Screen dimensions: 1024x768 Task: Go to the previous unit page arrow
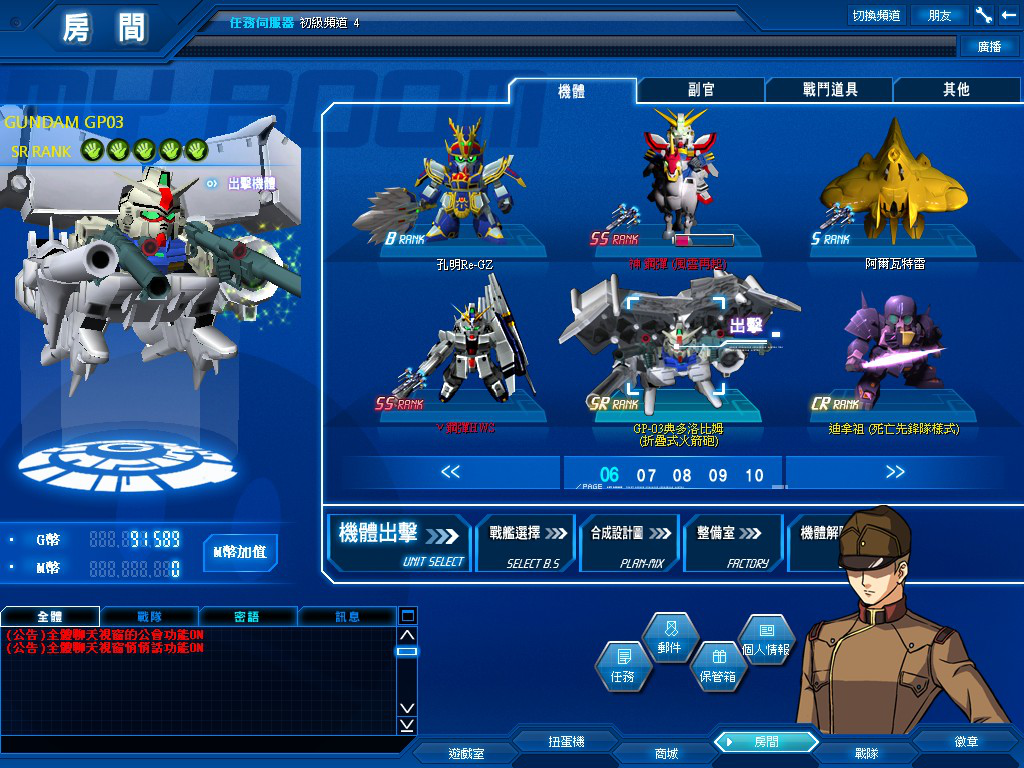pos(450,472)
